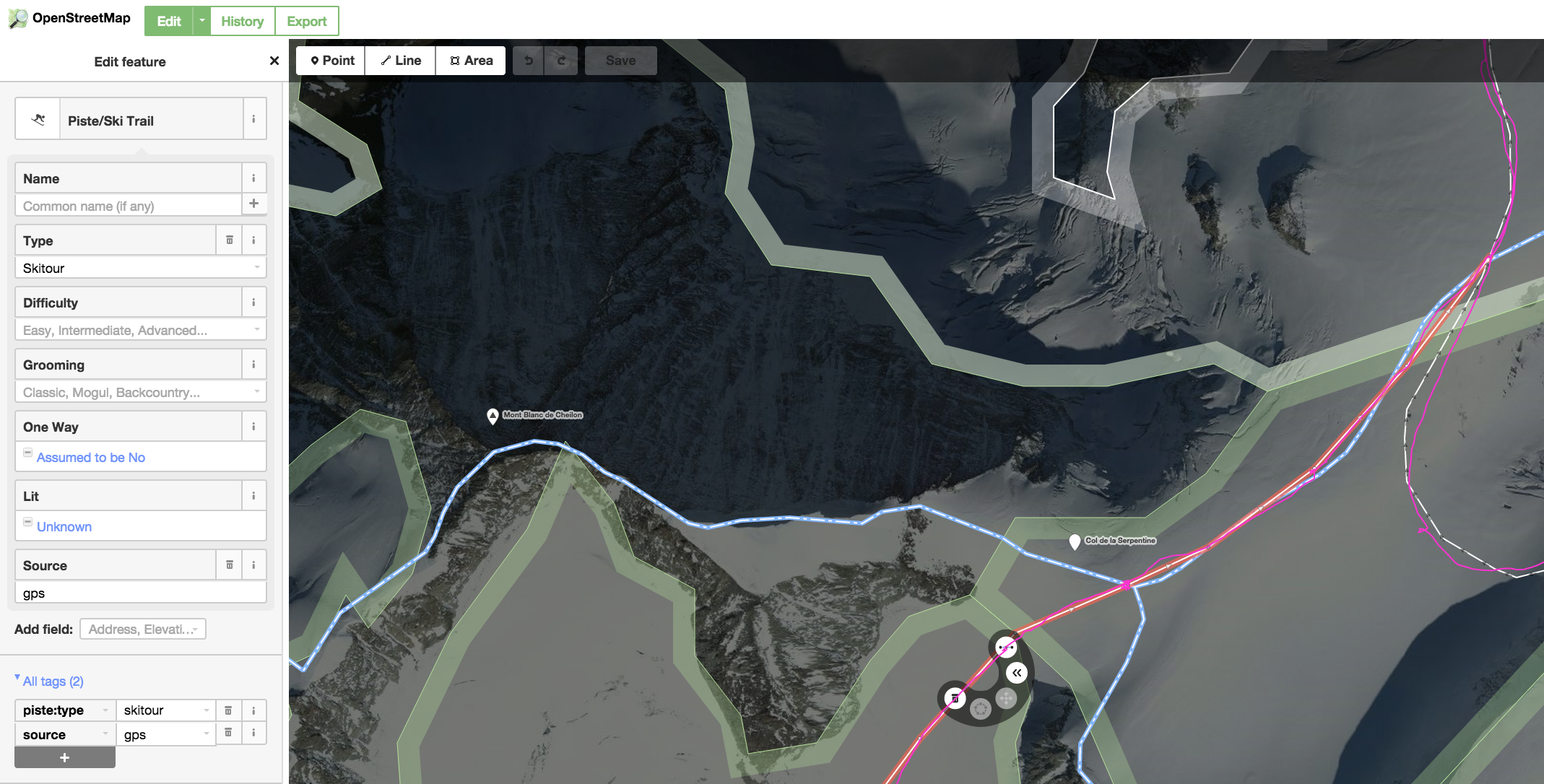1544x784 pixels.
Task: Focus the Name text field
Action: pos(129,206)
